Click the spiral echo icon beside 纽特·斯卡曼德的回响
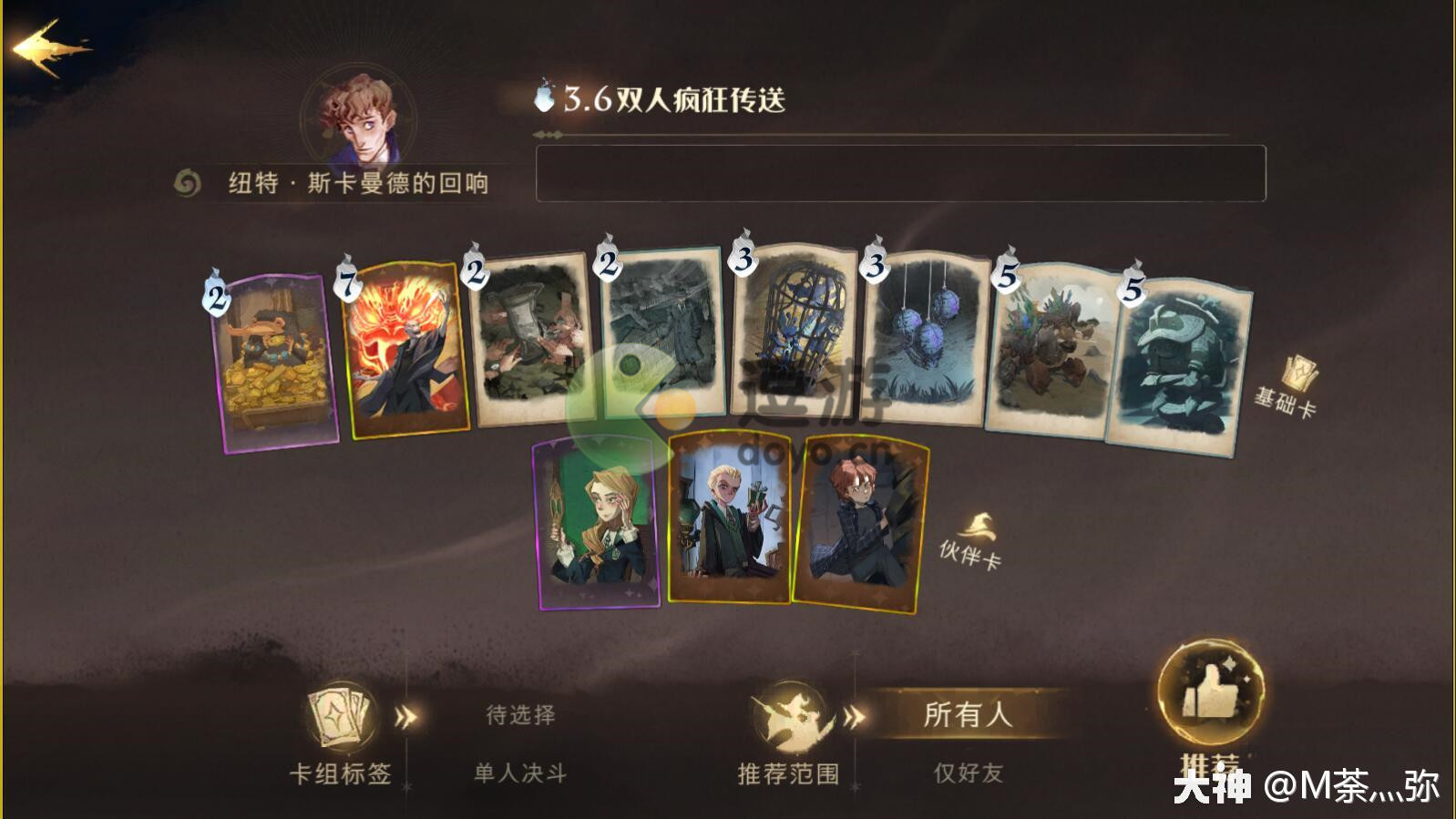This screenshot has width=1456, height=819. [x=187, y=180]
